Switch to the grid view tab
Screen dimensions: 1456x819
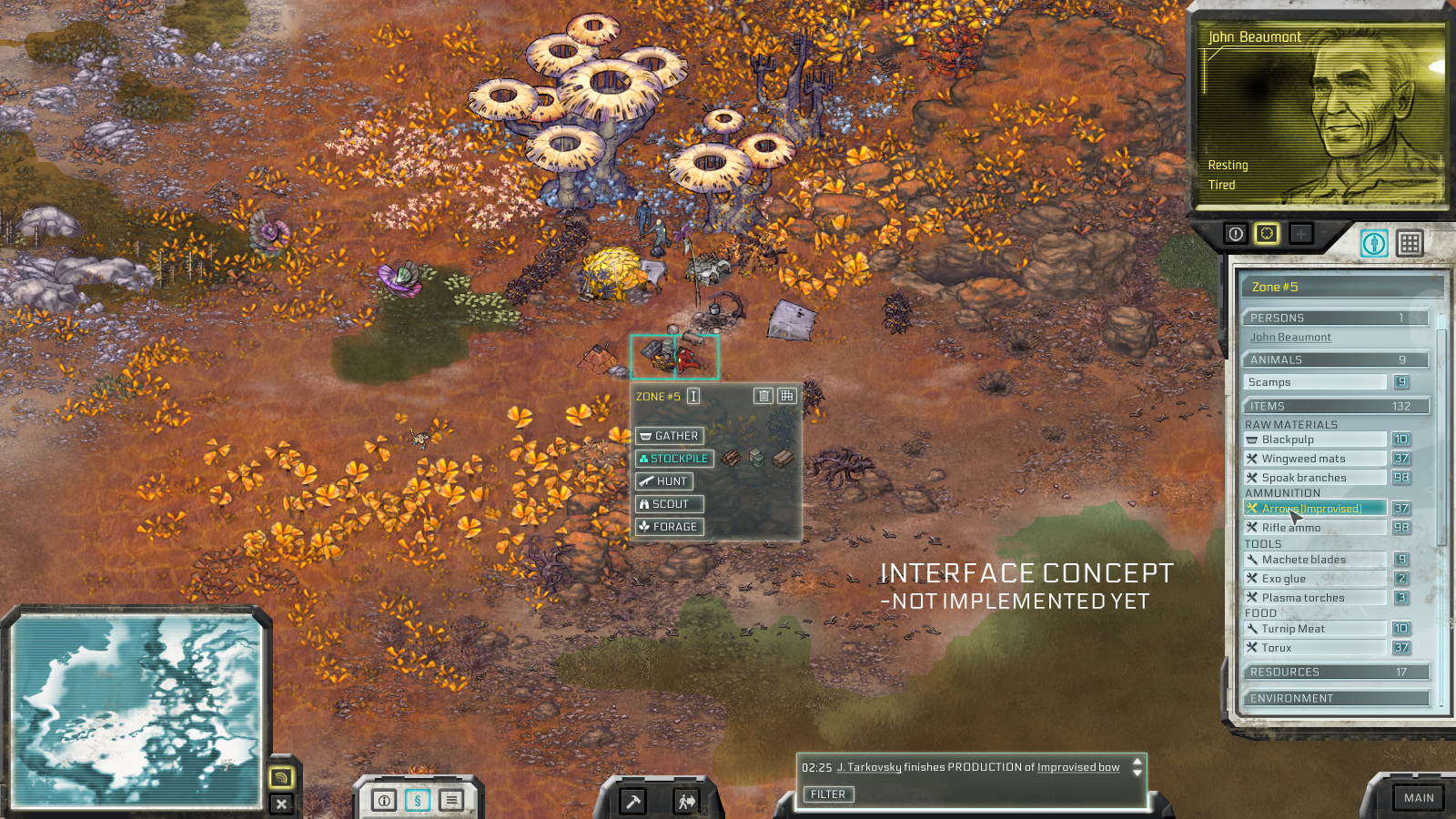(x=1410, y=243)
